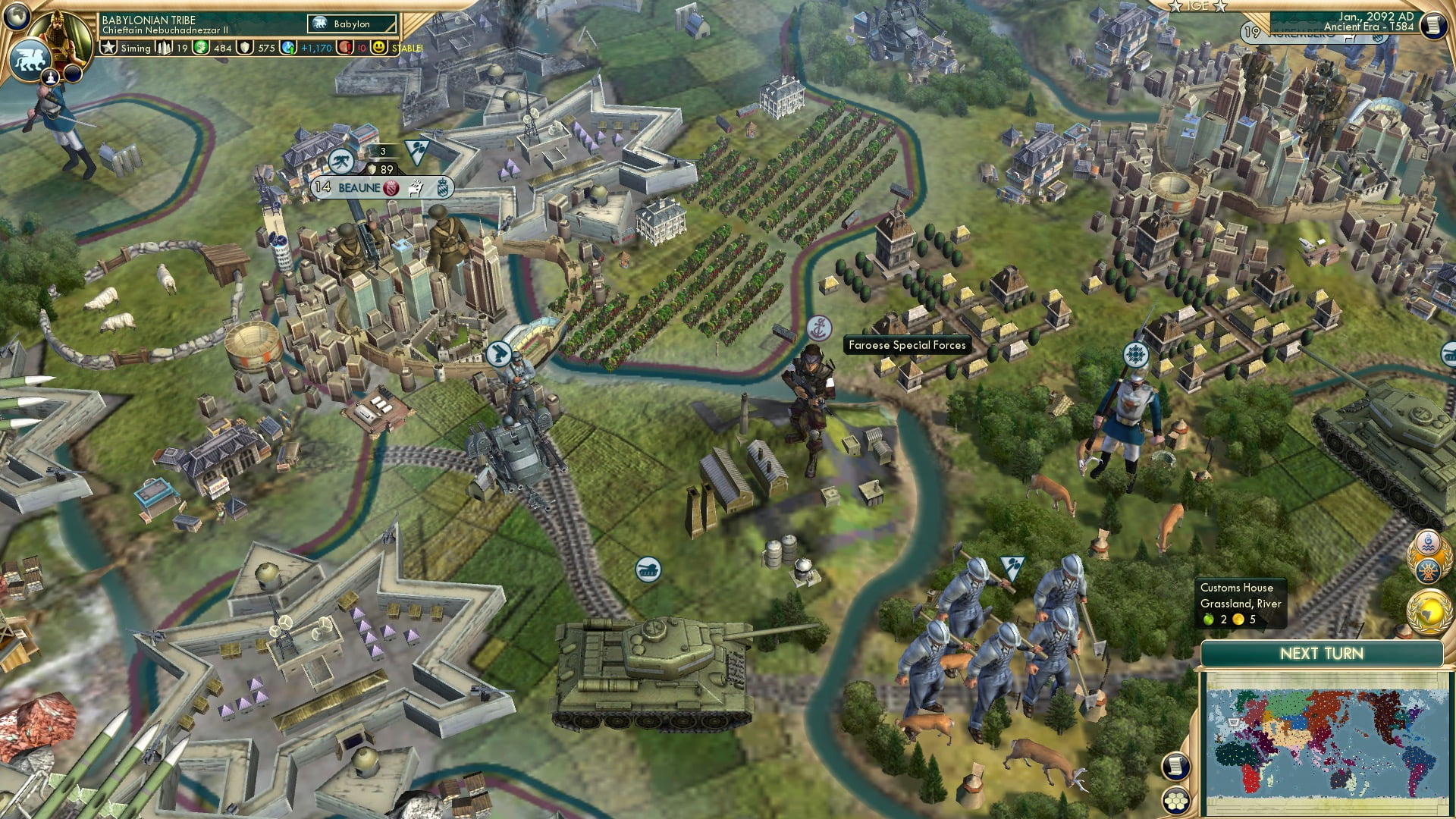The image size is (1456, 819).
Task: Click the winged bull civilization emblem
Action: tap(29, 60)
